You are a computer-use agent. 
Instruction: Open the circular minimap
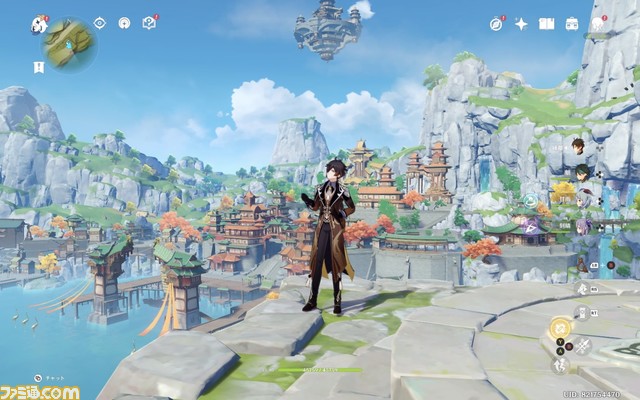tap(68, 43)
